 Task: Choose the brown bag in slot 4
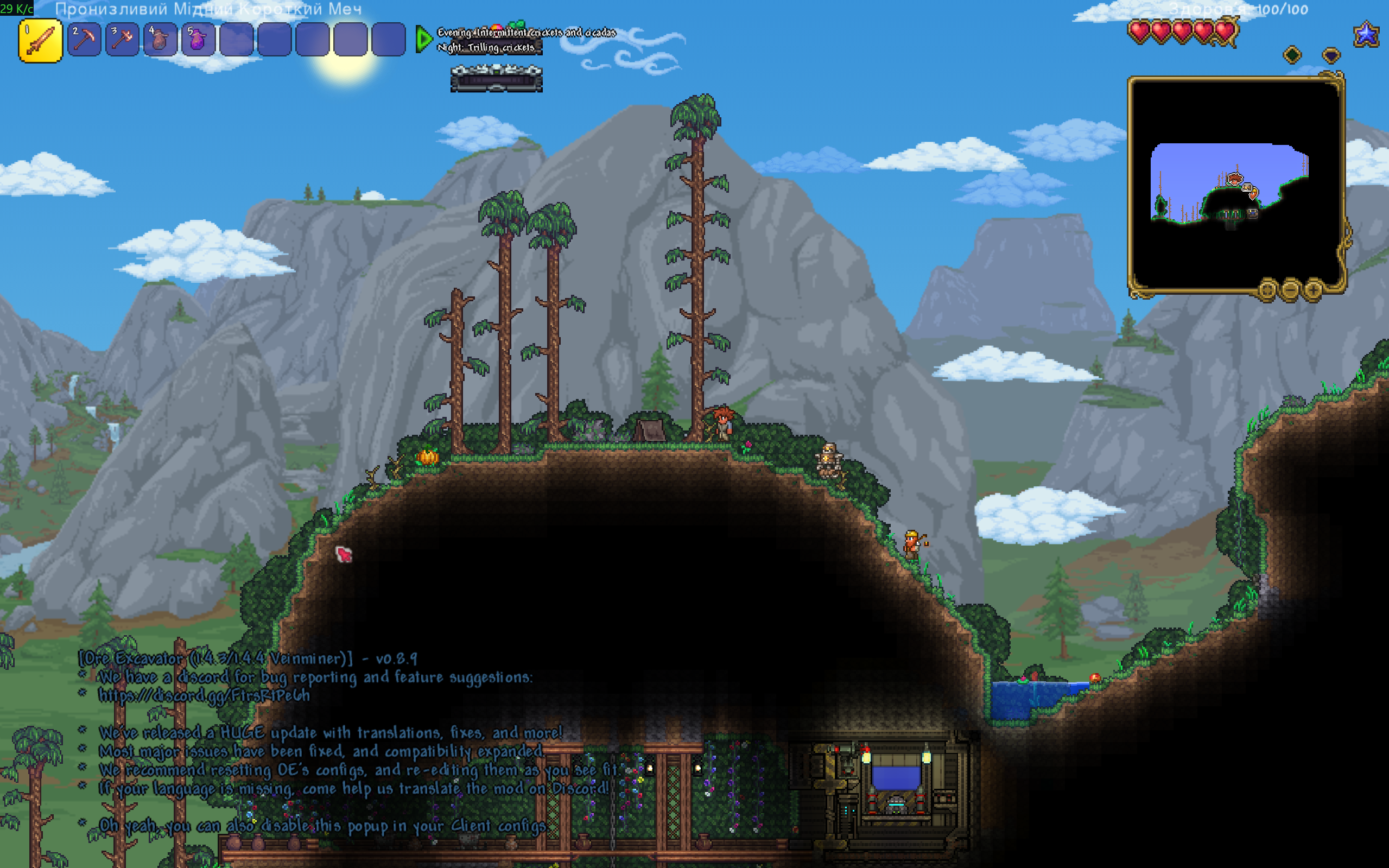(160, 40)
